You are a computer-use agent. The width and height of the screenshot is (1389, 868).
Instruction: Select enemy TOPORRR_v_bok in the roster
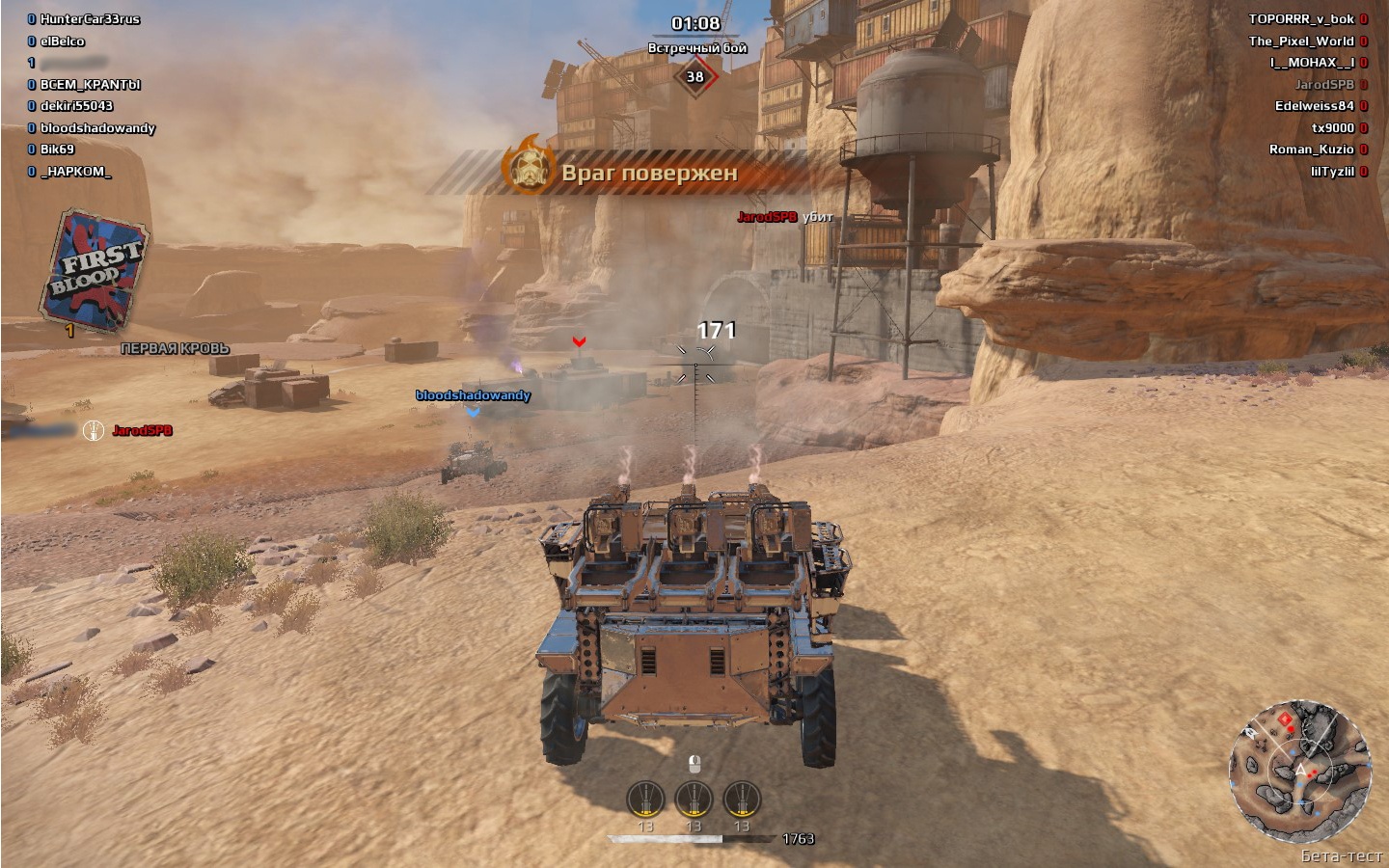click(1300, 19)
